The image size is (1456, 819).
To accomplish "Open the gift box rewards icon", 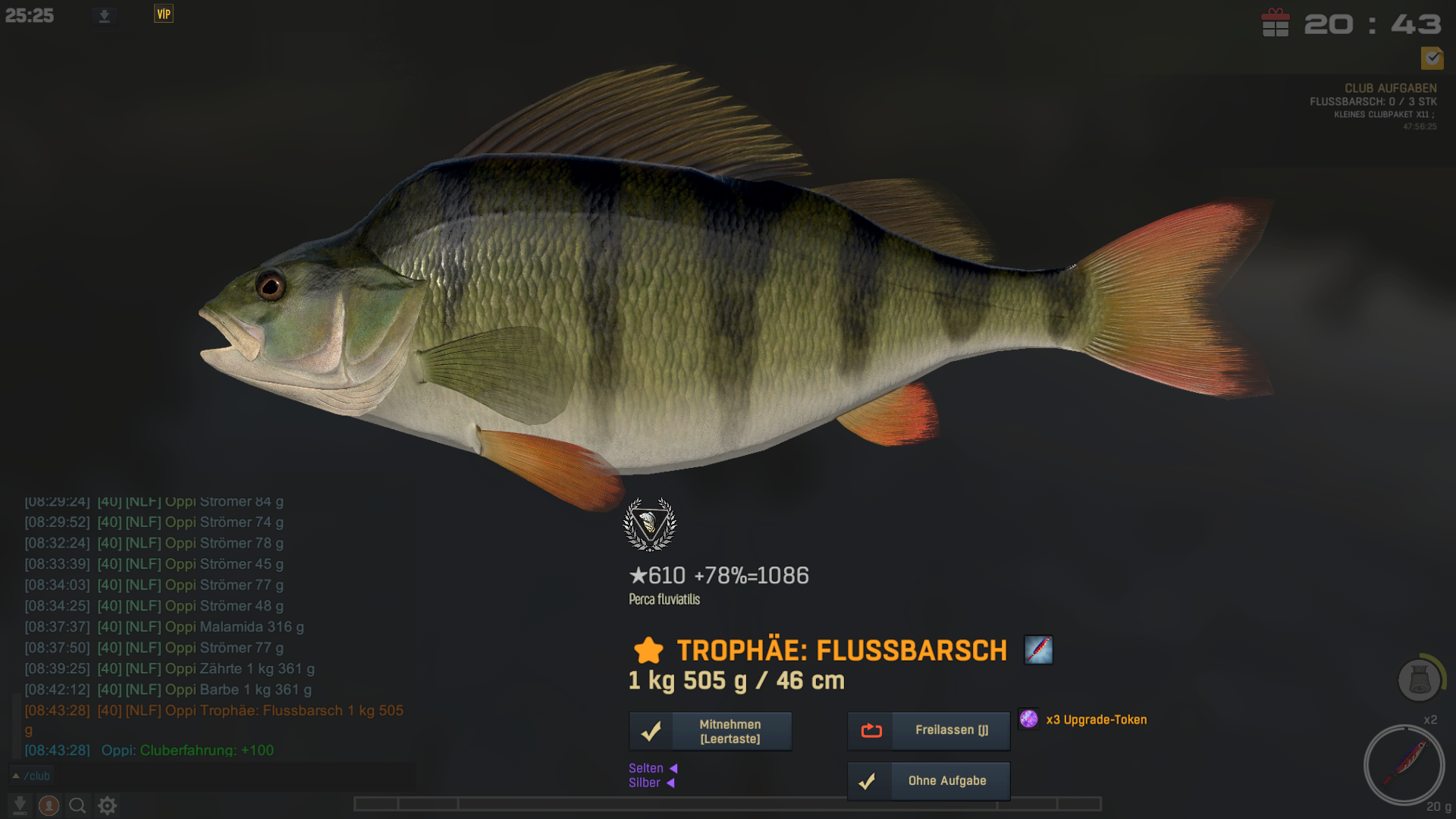I will 1276,23.
